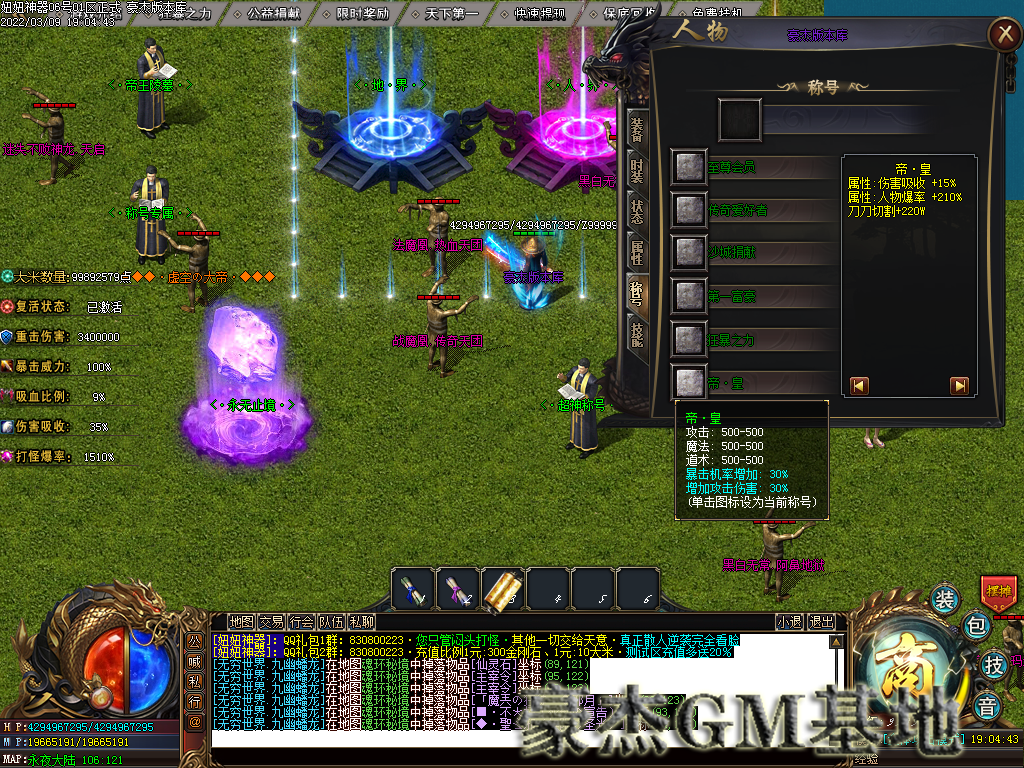Click the 小退 logout button
This screenshot has width=1024, height=768.
click(x=789, y=621)
